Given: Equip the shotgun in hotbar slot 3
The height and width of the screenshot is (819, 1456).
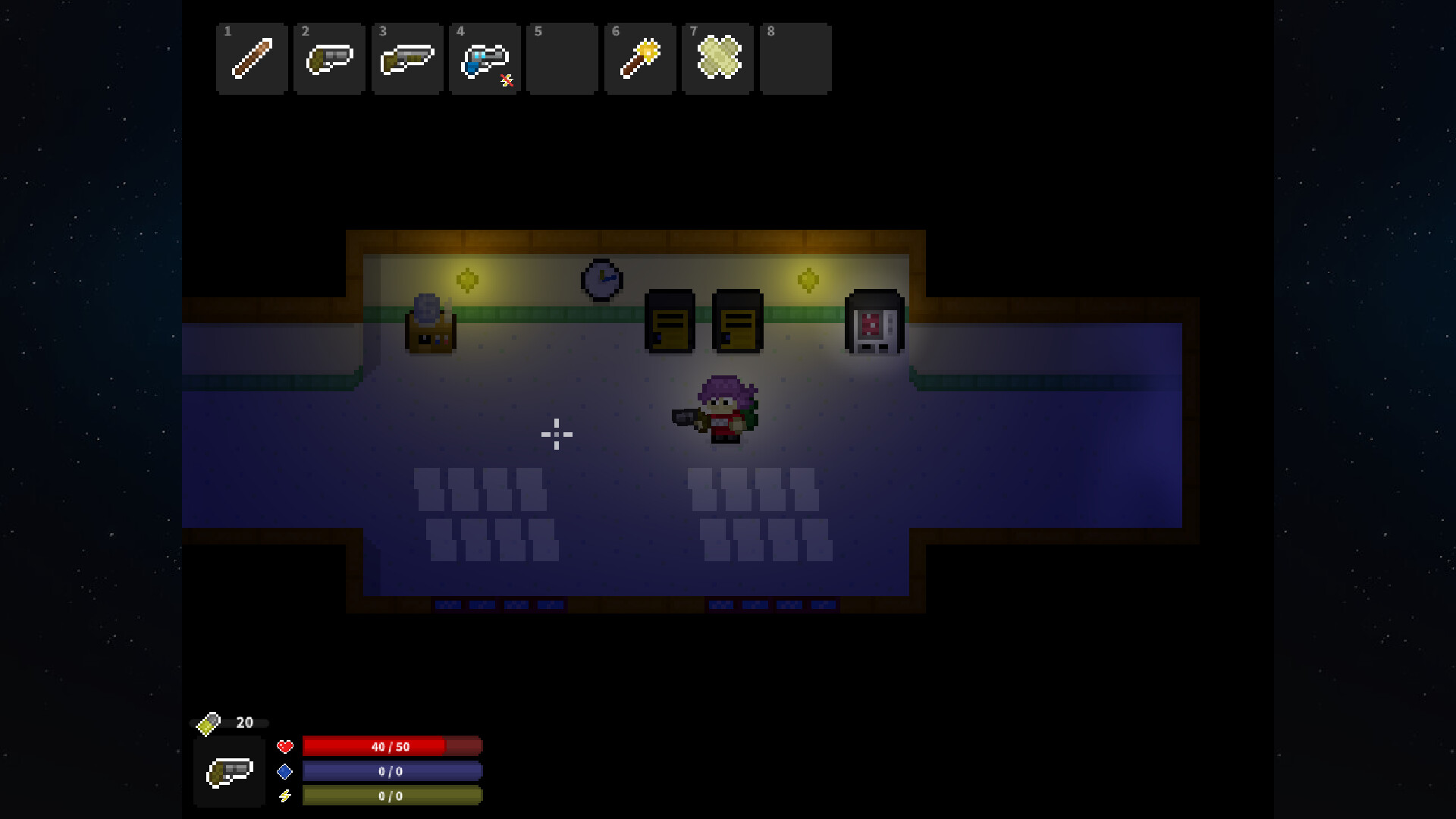Looking at the screenshot, I should (407, 58).
